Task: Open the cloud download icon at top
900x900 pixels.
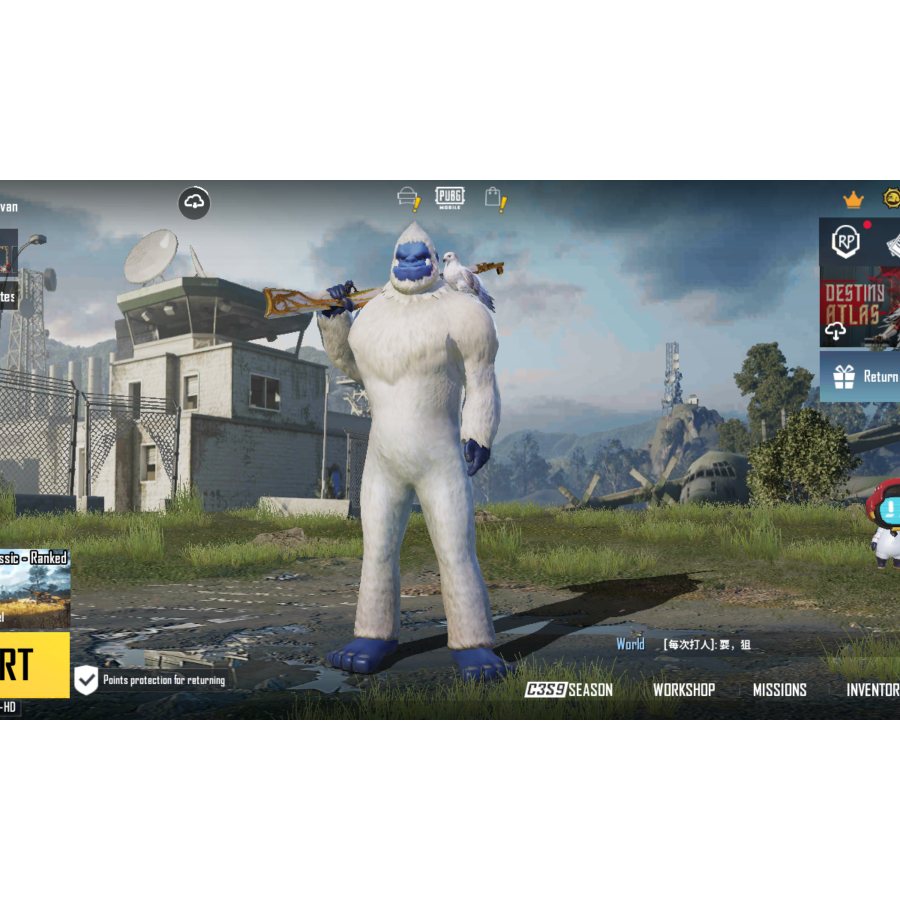Action: pos(195,203)
